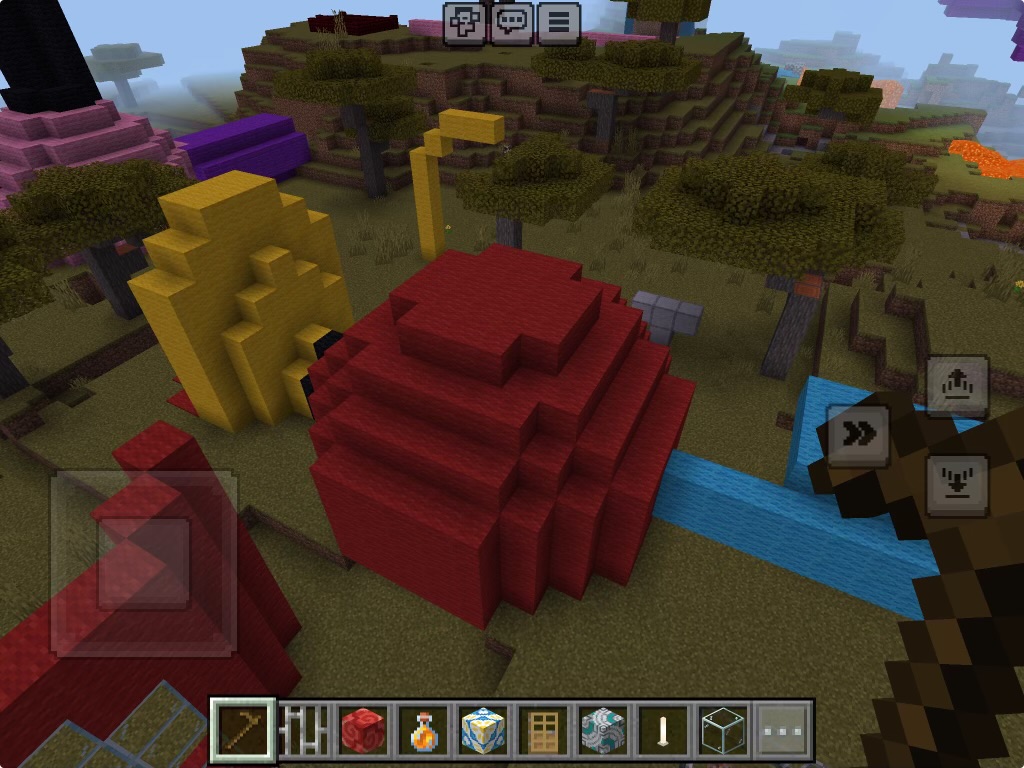
Task: Select the white rod hotbar slot
Action: [x=663, y=730]
